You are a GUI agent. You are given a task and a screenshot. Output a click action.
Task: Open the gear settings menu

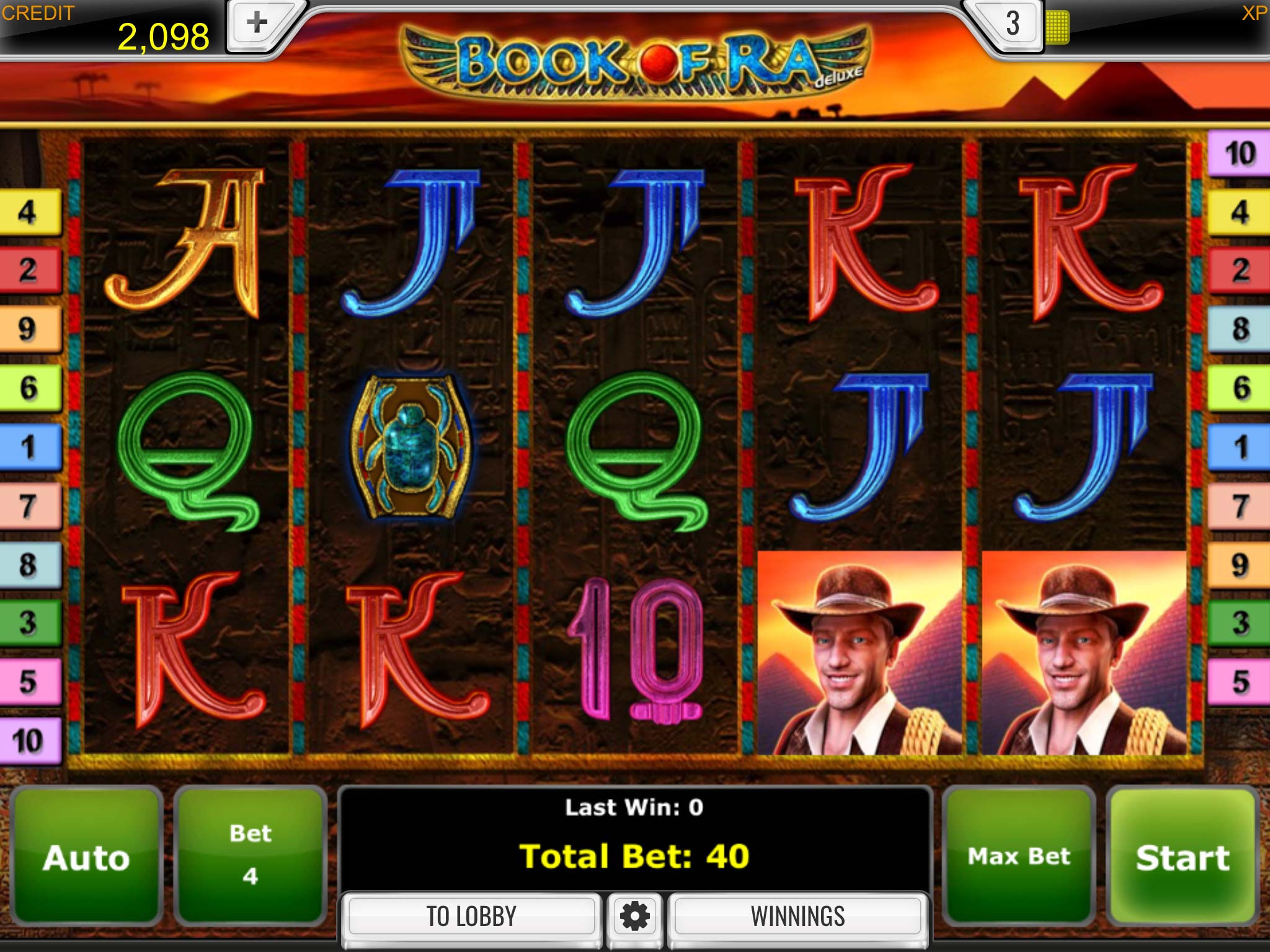coord(634,916)
